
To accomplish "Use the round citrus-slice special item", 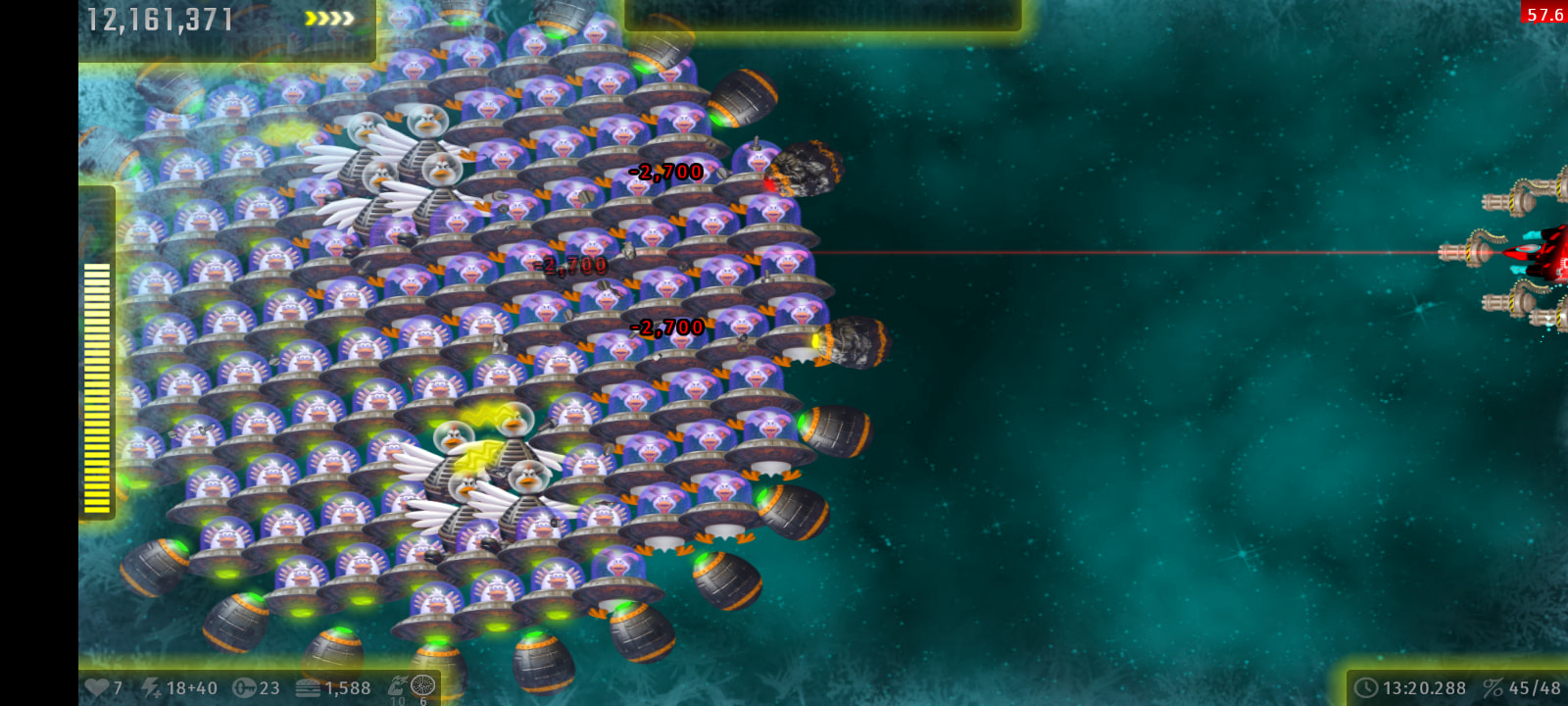I will click(423, 685).
